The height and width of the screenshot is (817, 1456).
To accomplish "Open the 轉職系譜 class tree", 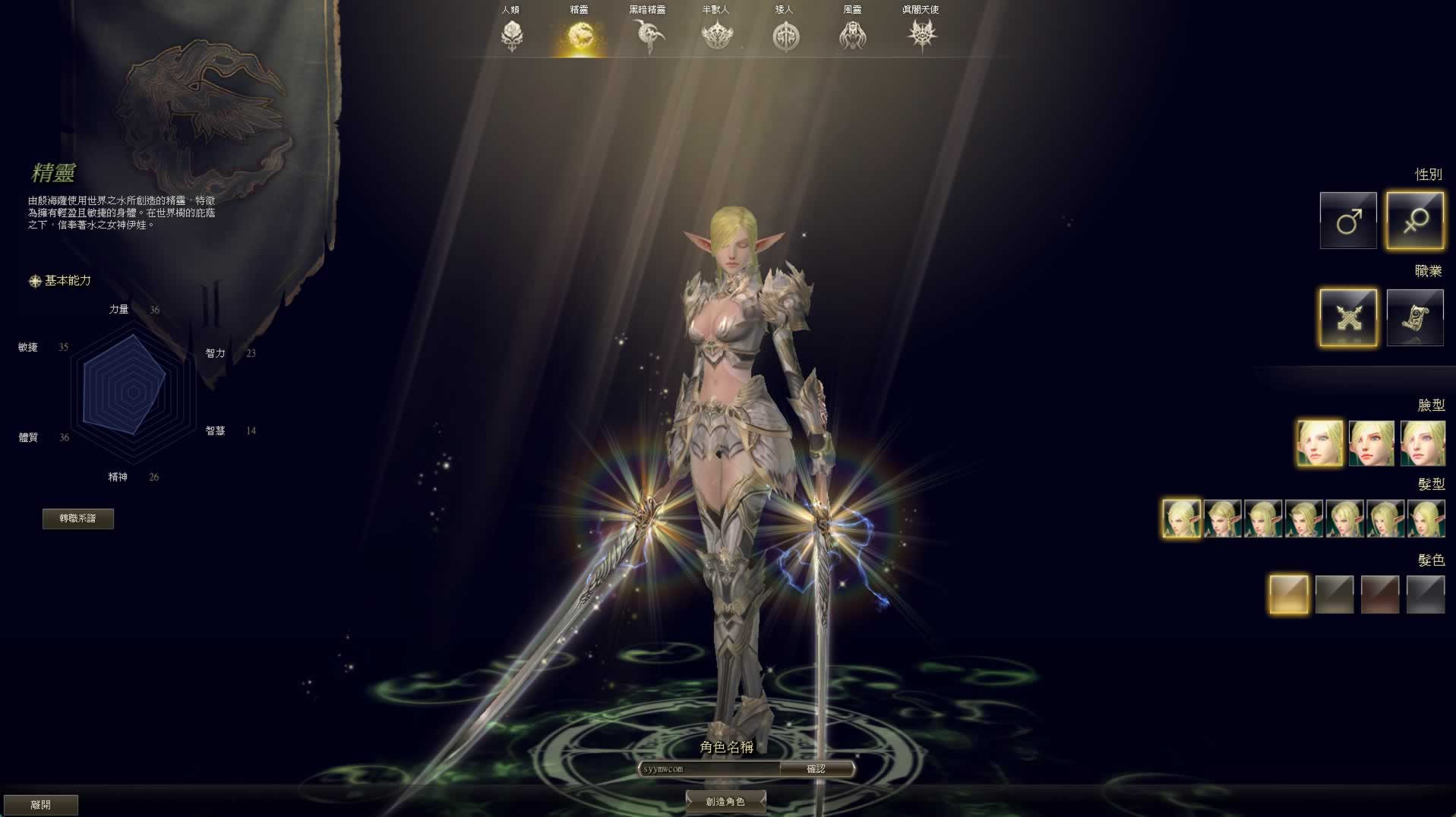I will coord(78,519).
